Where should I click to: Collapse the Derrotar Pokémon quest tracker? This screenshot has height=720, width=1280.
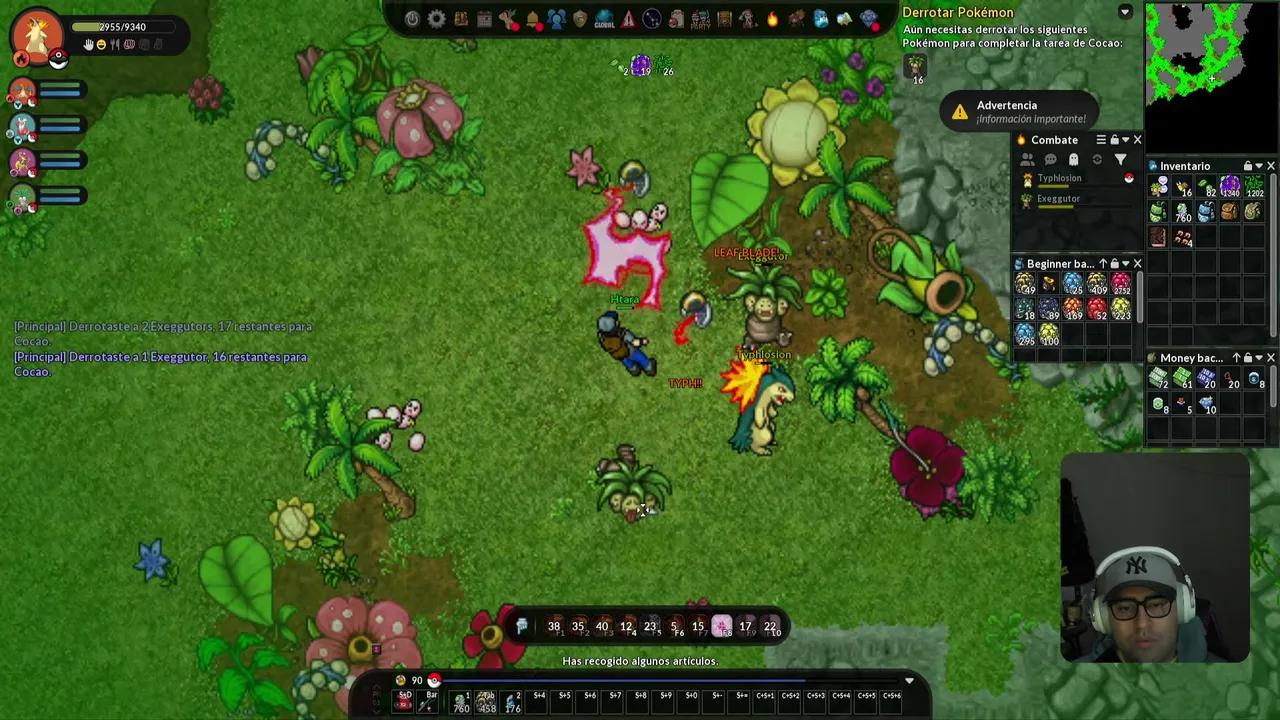click(x=1125, y=12)
